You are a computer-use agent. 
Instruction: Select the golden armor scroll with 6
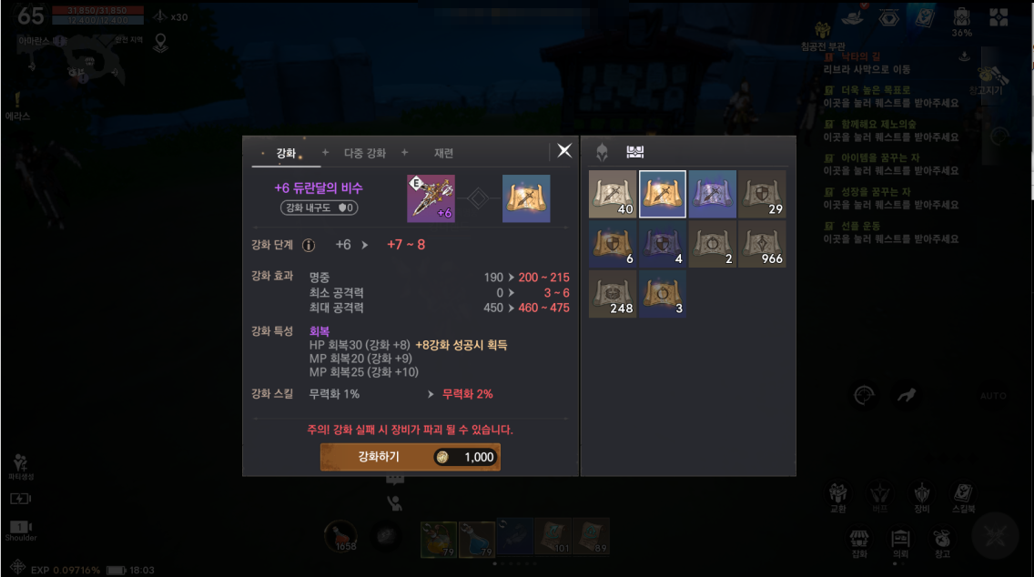pyautogui.click(x=613, y=244)
